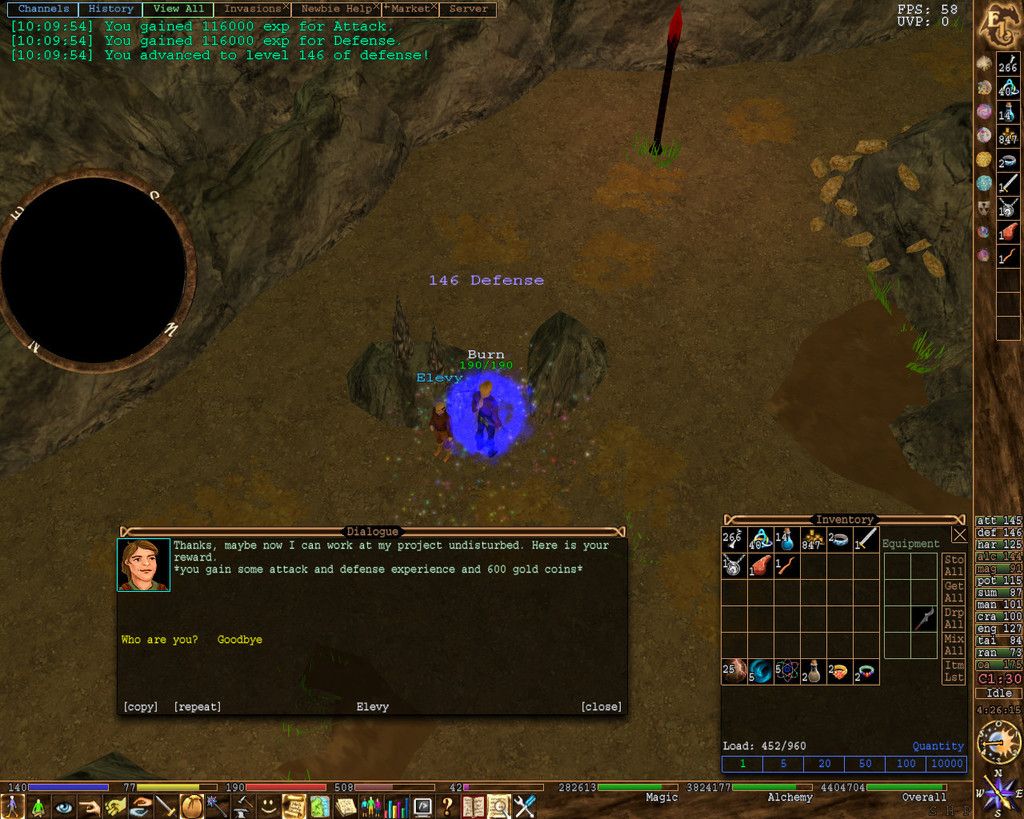Click the Channels chat button
Image resolution: width=1024 pixels, height=819 pixels.
point(44,9)
